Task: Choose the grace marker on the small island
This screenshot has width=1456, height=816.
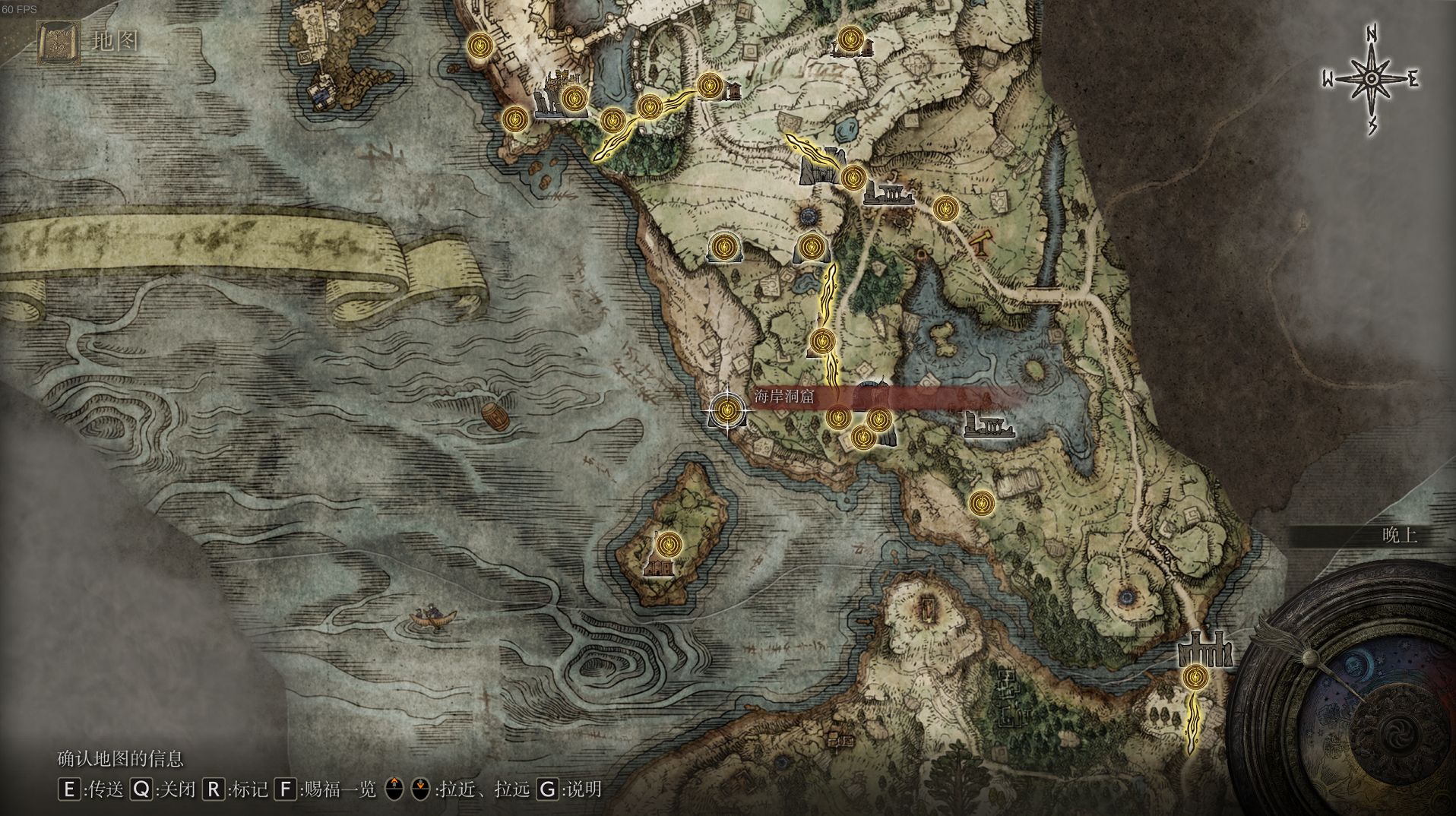Action: [668, 543]
